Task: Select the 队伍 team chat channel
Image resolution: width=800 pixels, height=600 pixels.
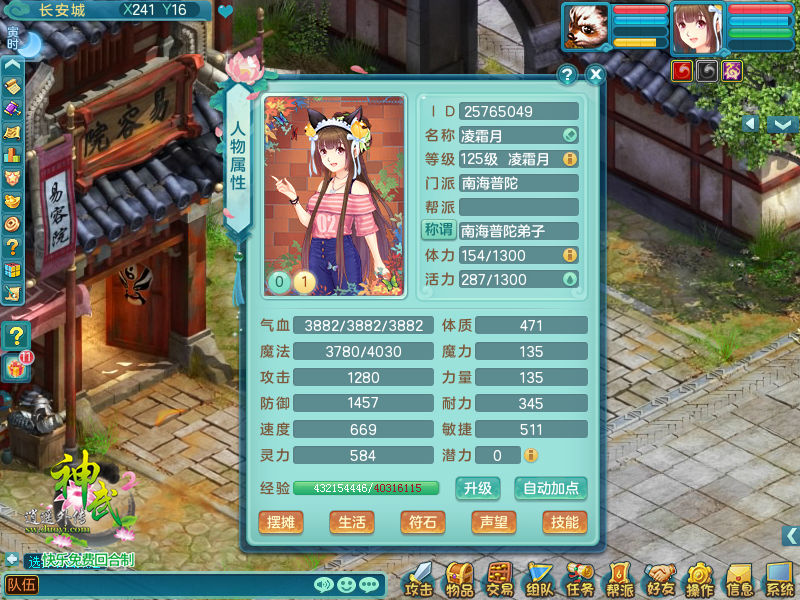Action: (22, 585)
